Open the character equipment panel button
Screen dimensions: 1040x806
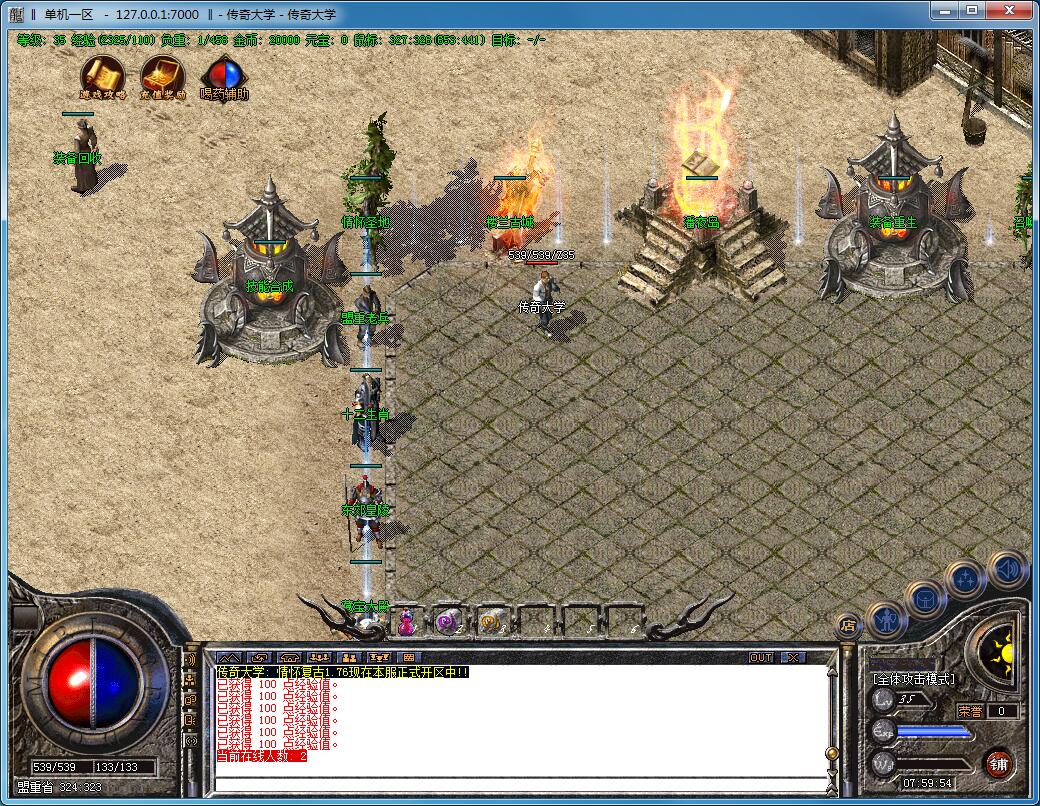click(887, 619)
